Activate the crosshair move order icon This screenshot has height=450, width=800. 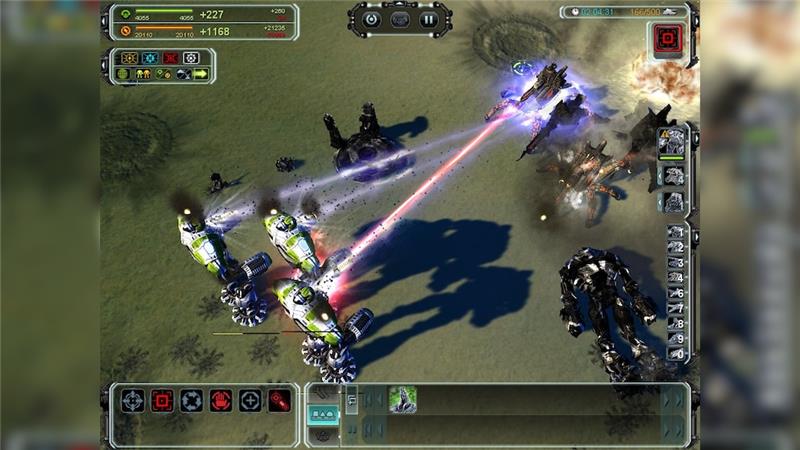pyautogui.click(x=133, y=400)
